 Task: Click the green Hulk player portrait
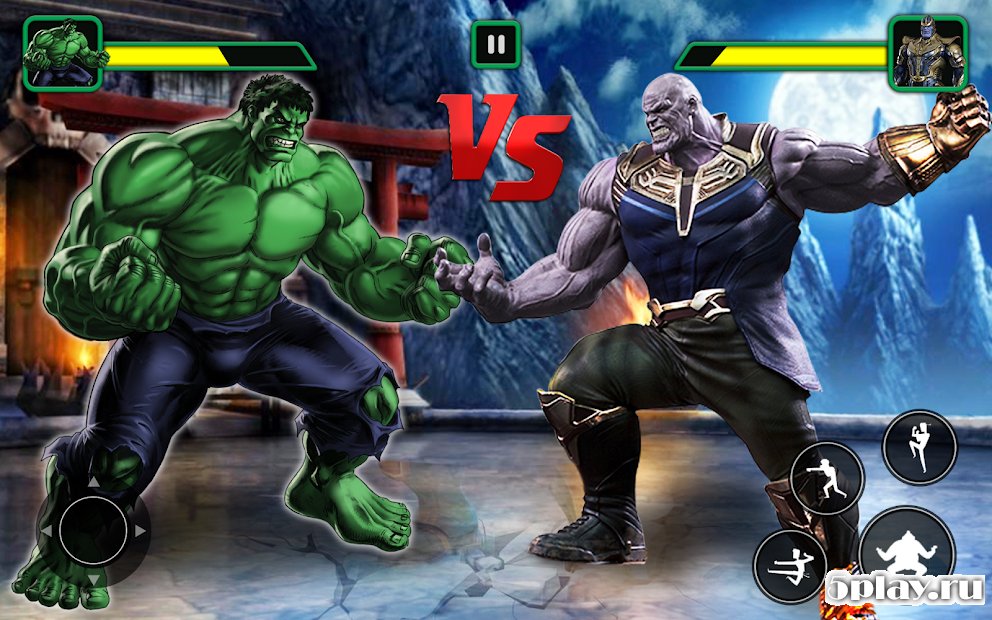[x=63, y=54]
